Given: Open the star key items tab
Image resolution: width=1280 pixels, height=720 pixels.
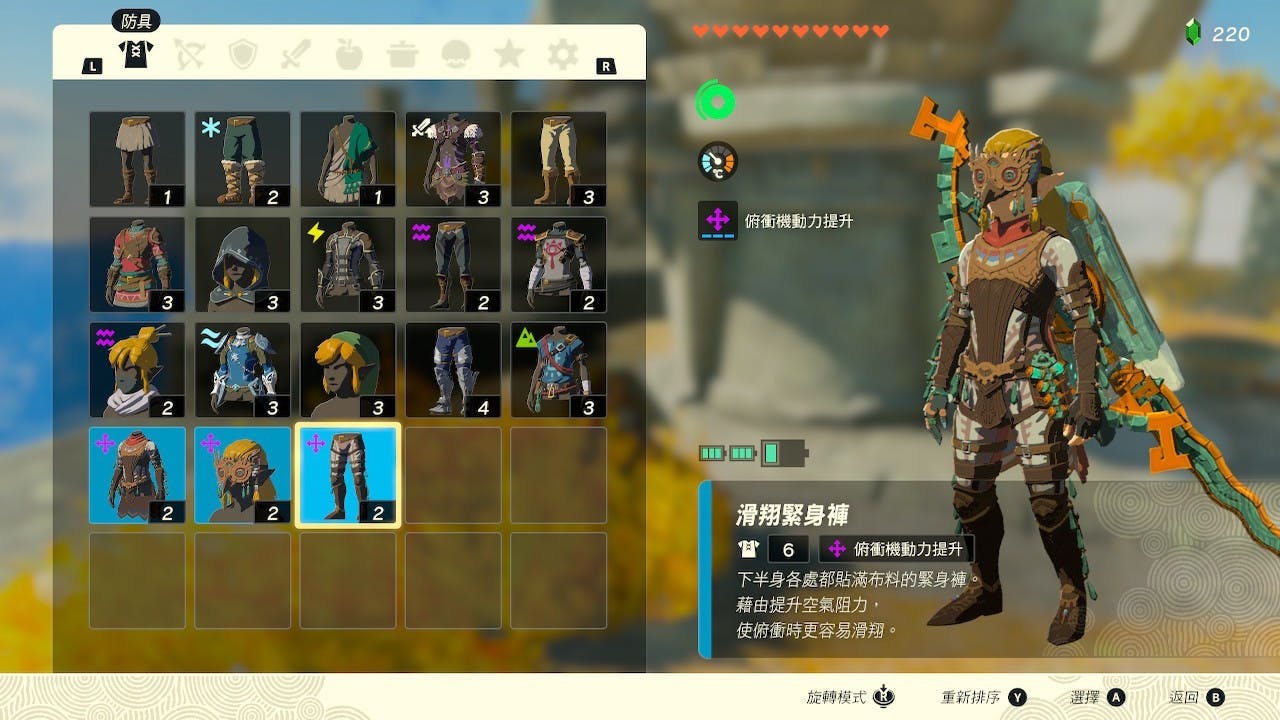Looking at the screenshot, I should (x=509, y=54).
